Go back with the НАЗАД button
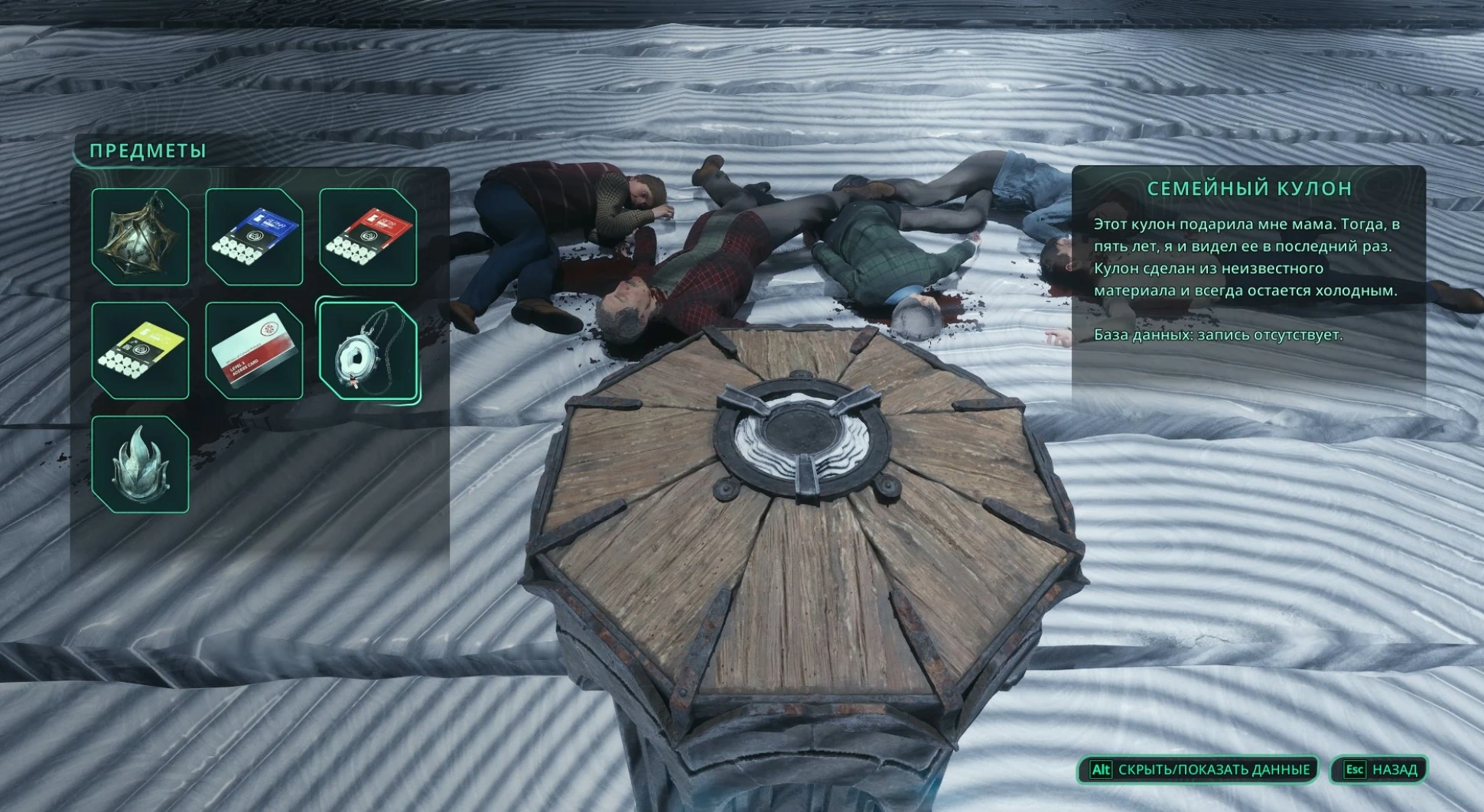The height and width of the screenshot is (812, 1484). coord(1381,769)
